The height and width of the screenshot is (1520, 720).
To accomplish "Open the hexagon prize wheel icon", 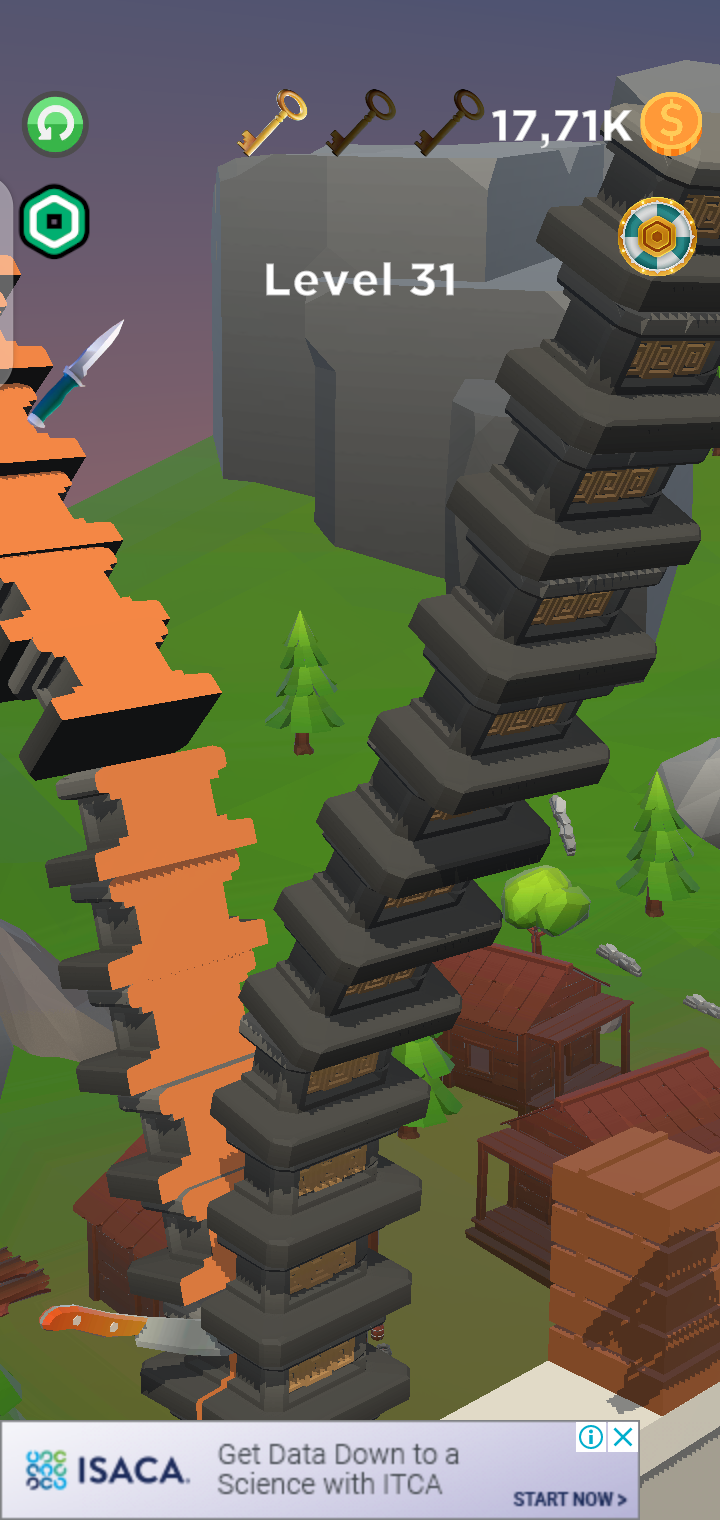I will tap(657, 238).
